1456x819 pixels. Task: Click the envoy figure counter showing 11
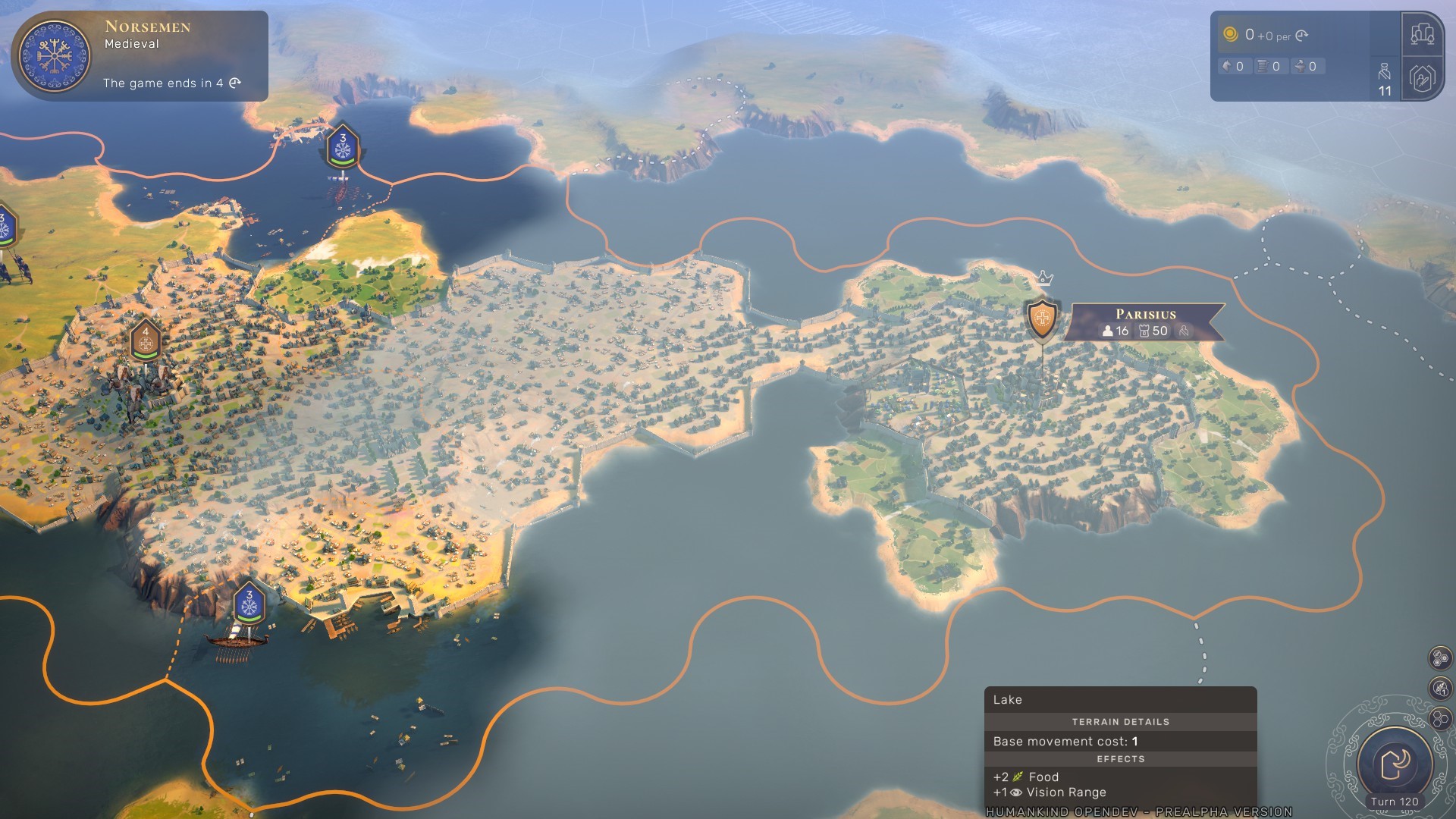[1385, 80]
